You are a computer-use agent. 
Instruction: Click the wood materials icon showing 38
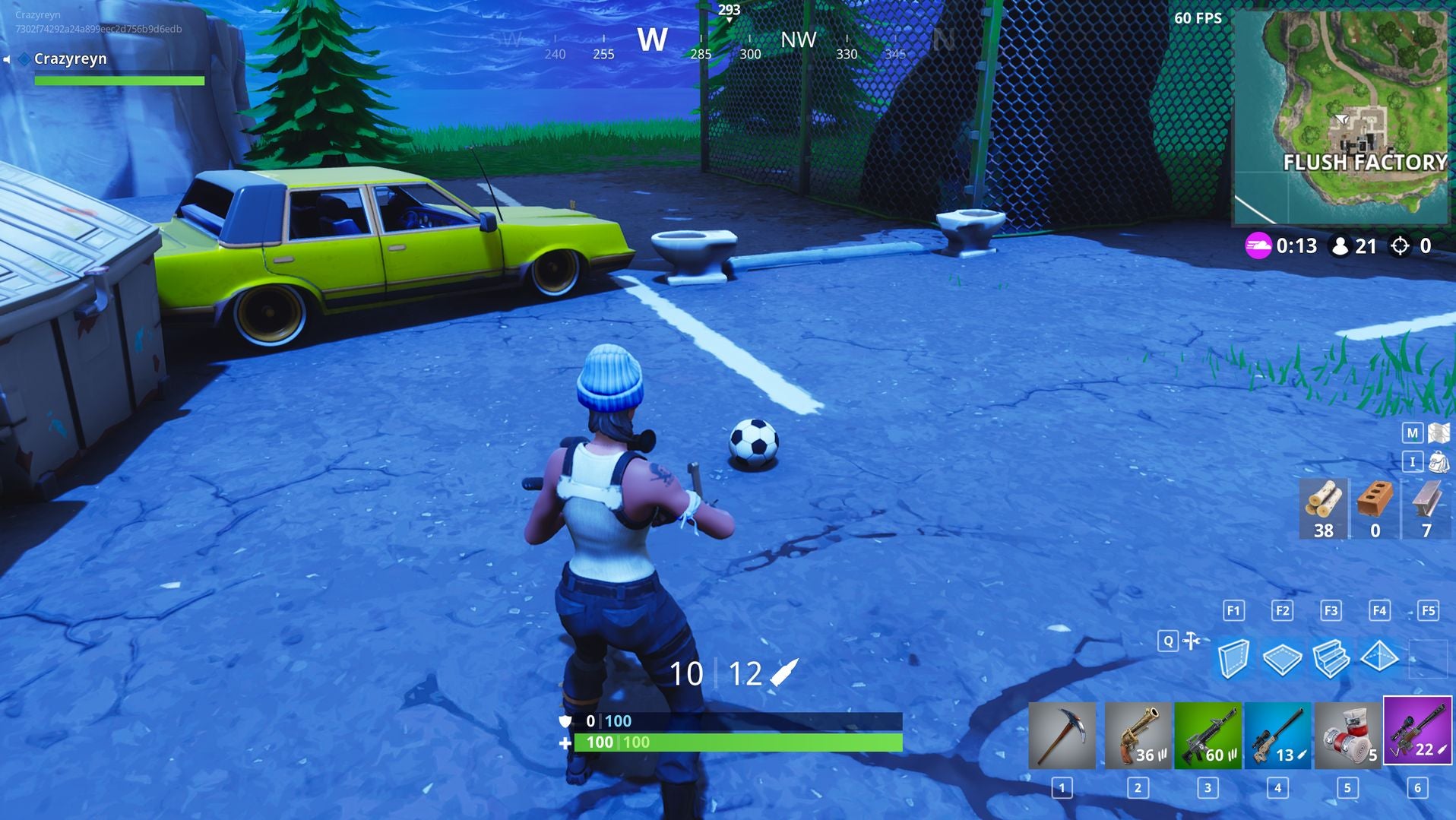(x=1322, y=508)
